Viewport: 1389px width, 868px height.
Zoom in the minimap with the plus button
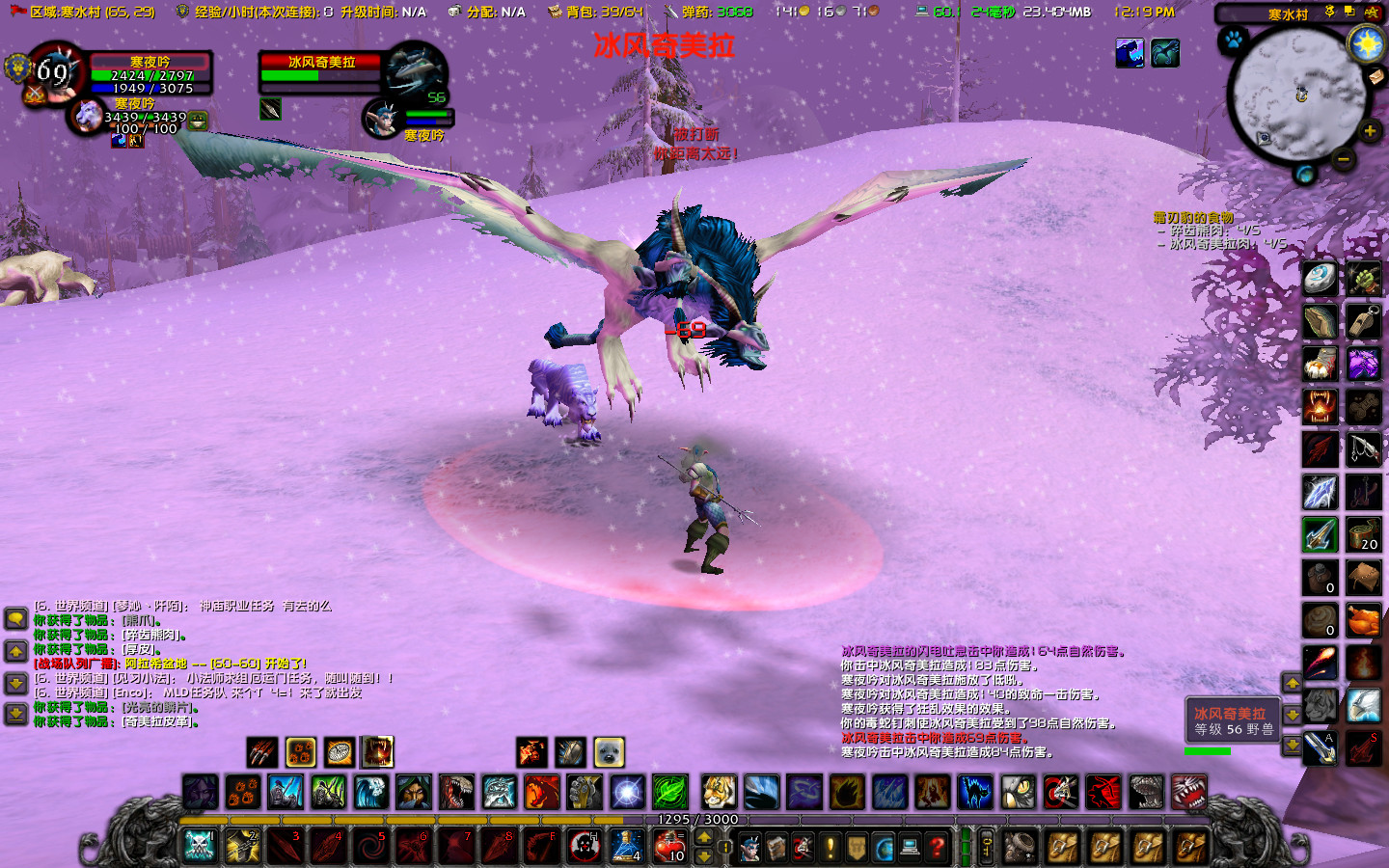click(x=1369, y=129)
